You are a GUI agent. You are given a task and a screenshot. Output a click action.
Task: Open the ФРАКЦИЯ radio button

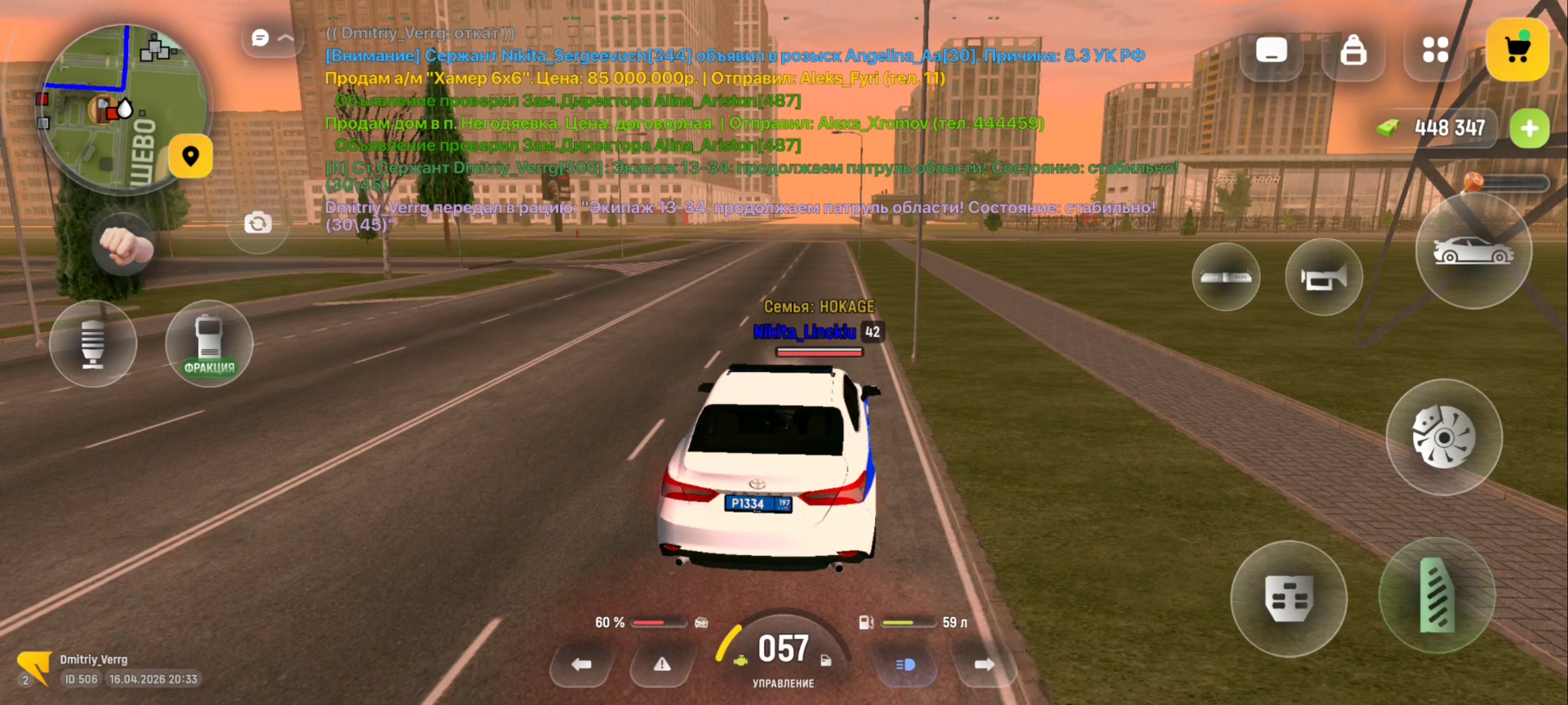(209, 344)
